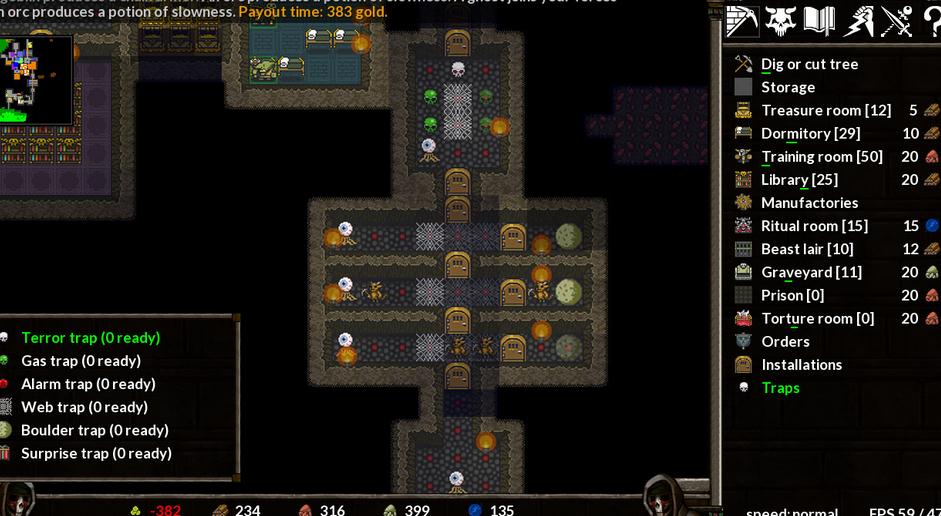Click the minimap
The height and width of the screenshot is (516, 941).
(x=36, y=79)
